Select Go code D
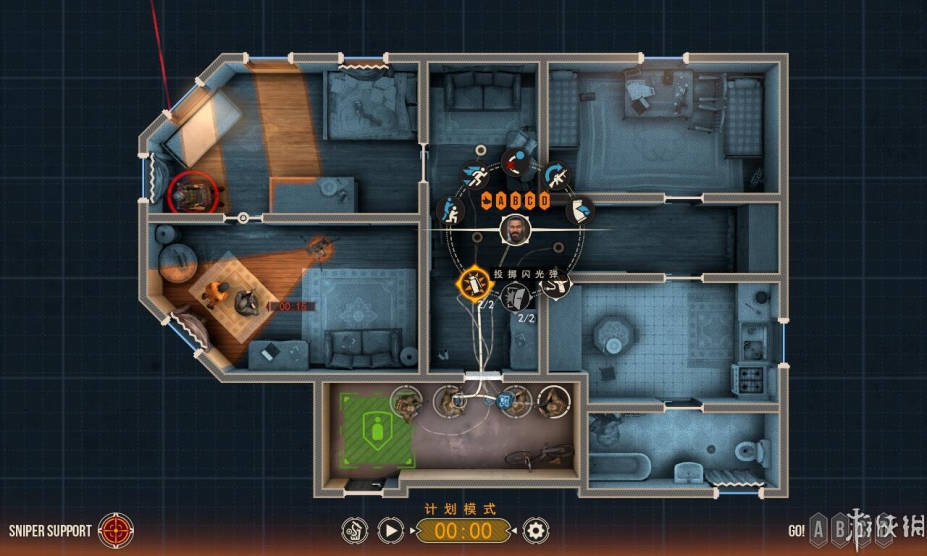This screenshot has width=927, height=556. pos(544,201)
